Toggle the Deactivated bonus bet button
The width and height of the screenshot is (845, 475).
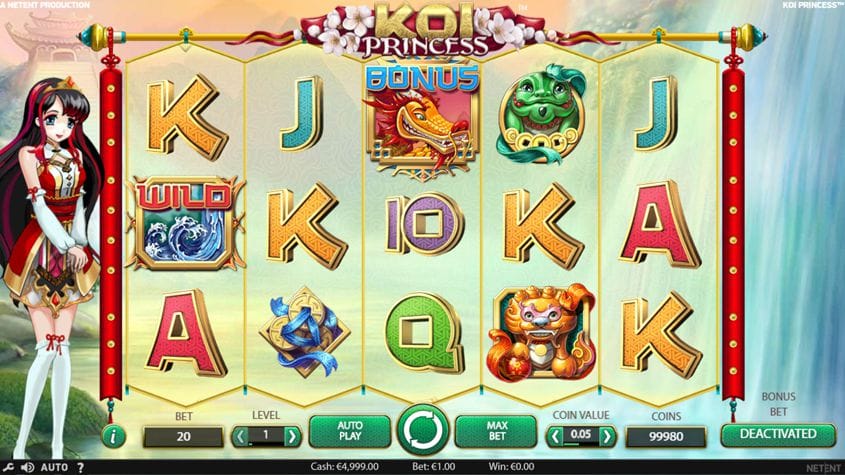pos(778,435)
